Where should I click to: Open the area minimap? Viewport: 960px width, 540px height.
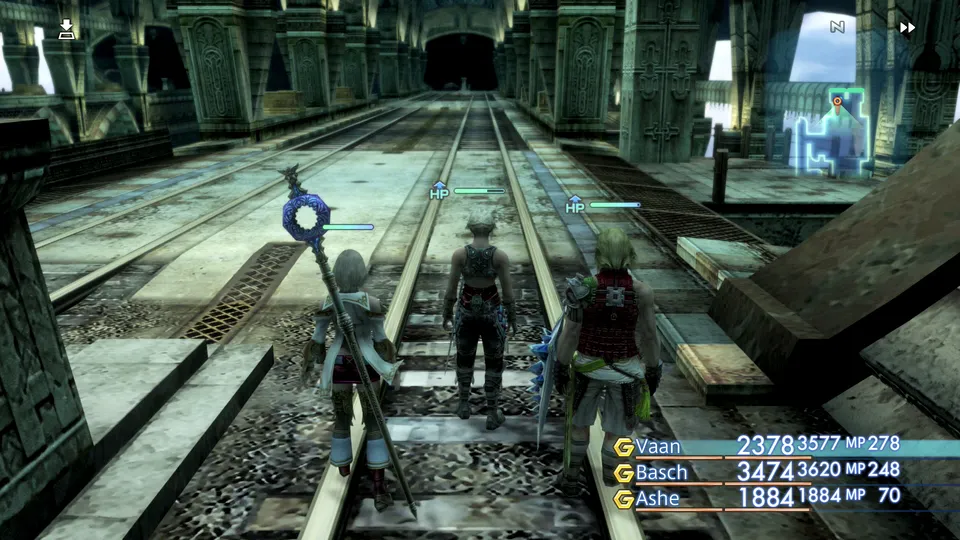pos(829,128)
